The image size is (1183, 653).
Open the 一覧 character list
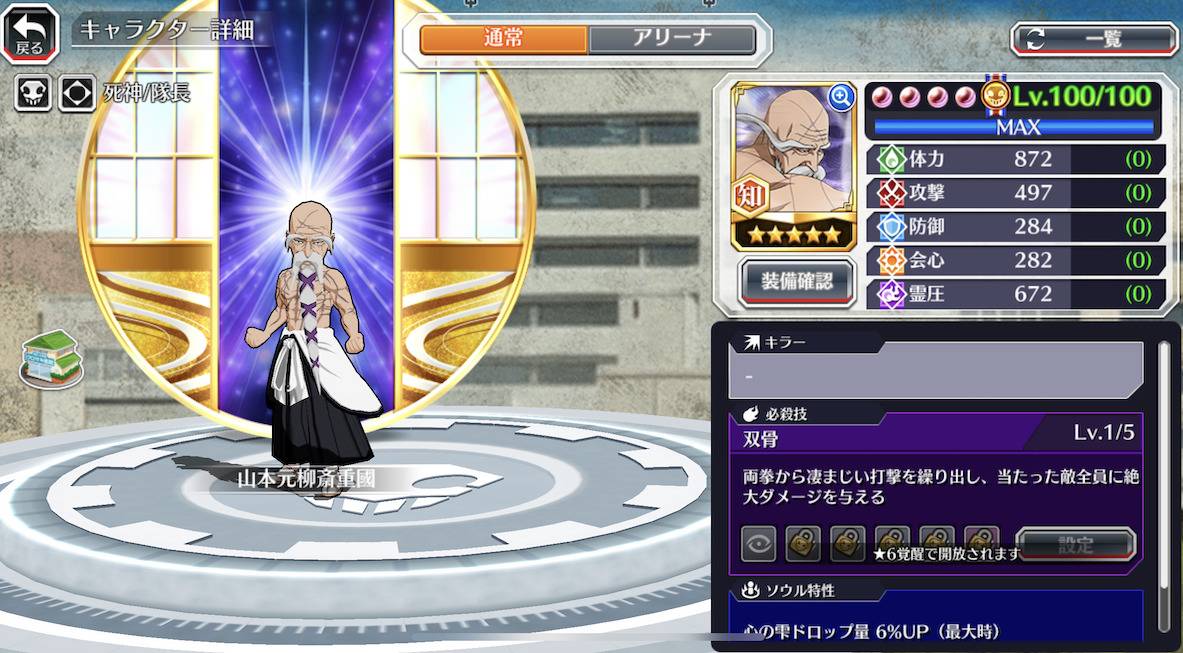coord(1094,39)
